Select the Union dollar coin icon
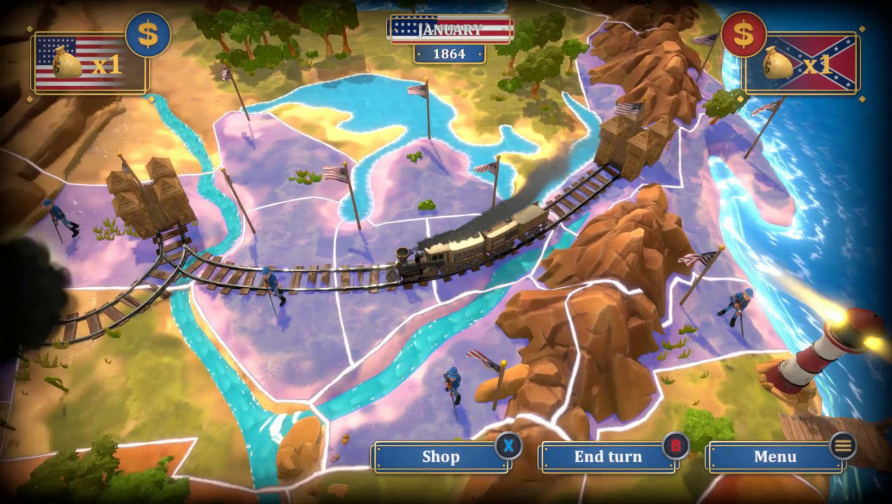The width and height of the screenshot is (892, 504). pos(148,35)
